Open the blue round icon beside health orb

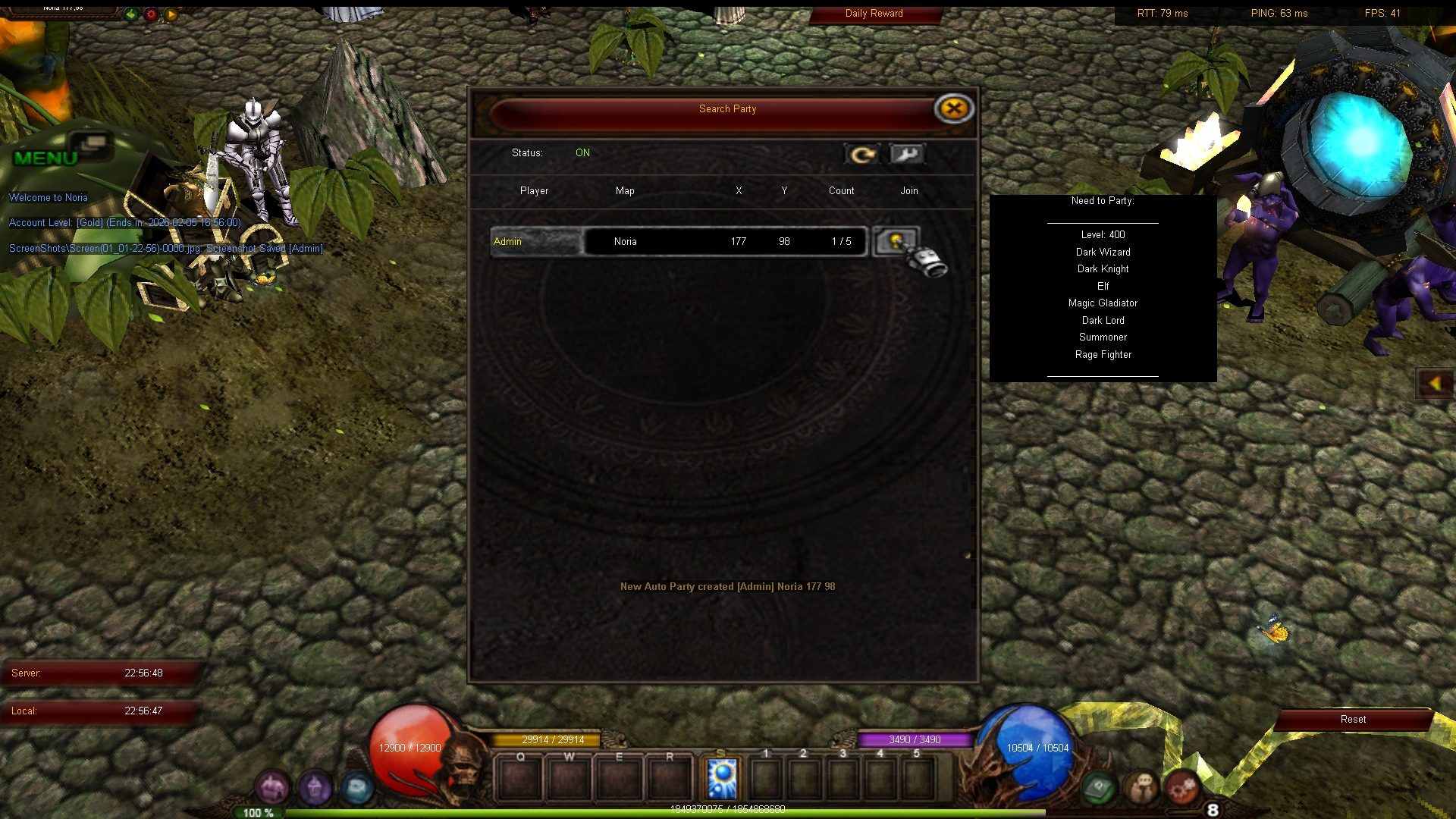tap(356, 789)
